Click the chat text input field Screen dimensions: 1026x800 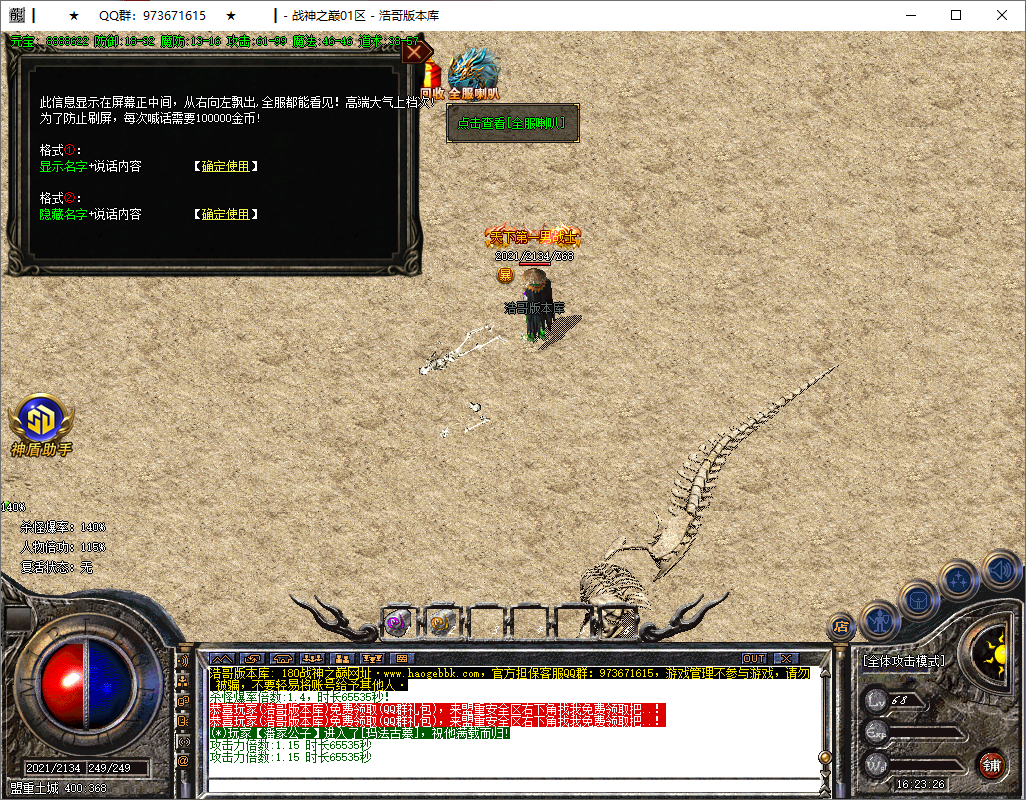[510, 783]
